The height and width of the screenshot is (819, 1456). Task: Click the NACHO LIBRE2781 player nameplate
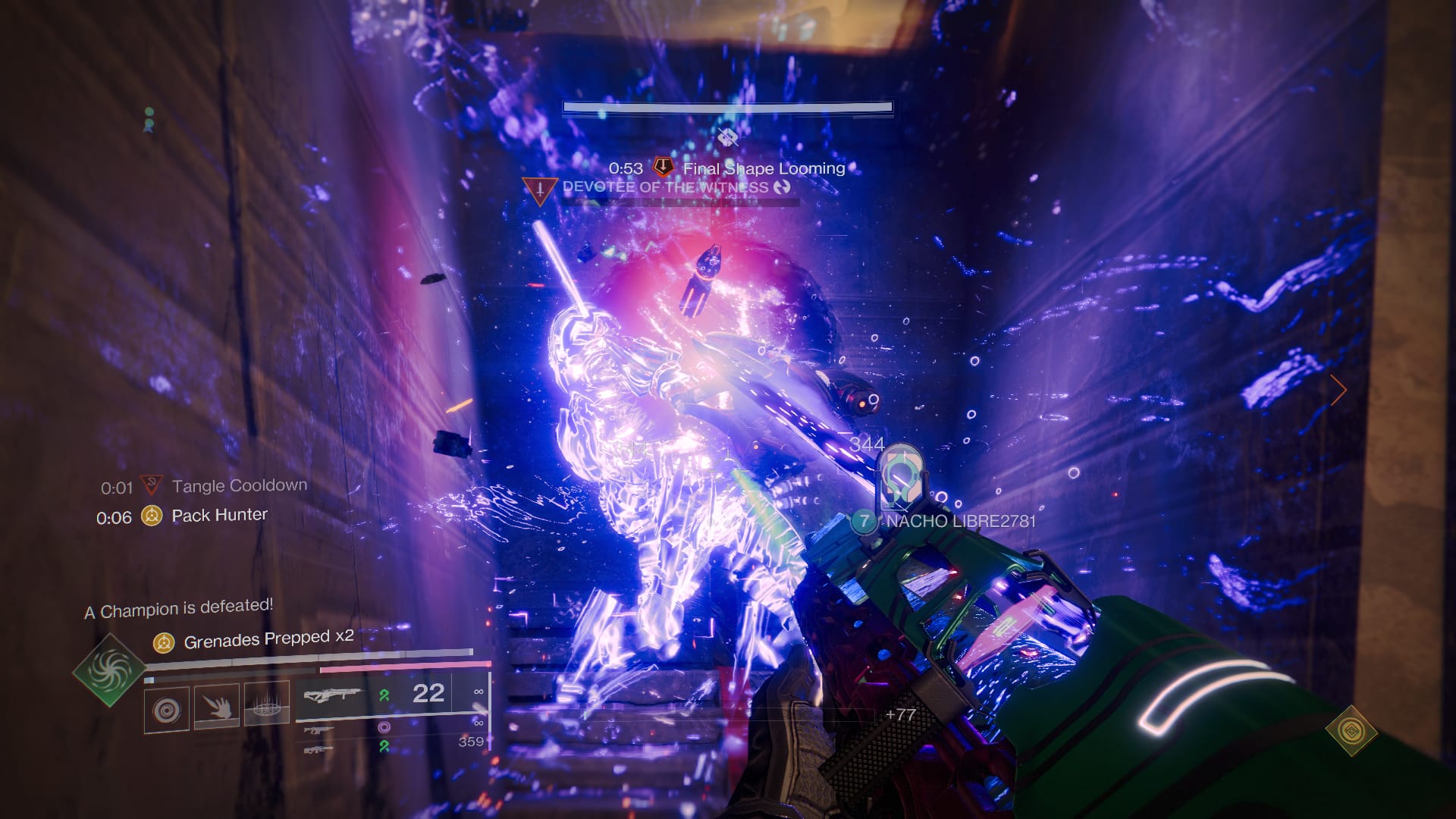pyautogui.click(x=963, y=520)
